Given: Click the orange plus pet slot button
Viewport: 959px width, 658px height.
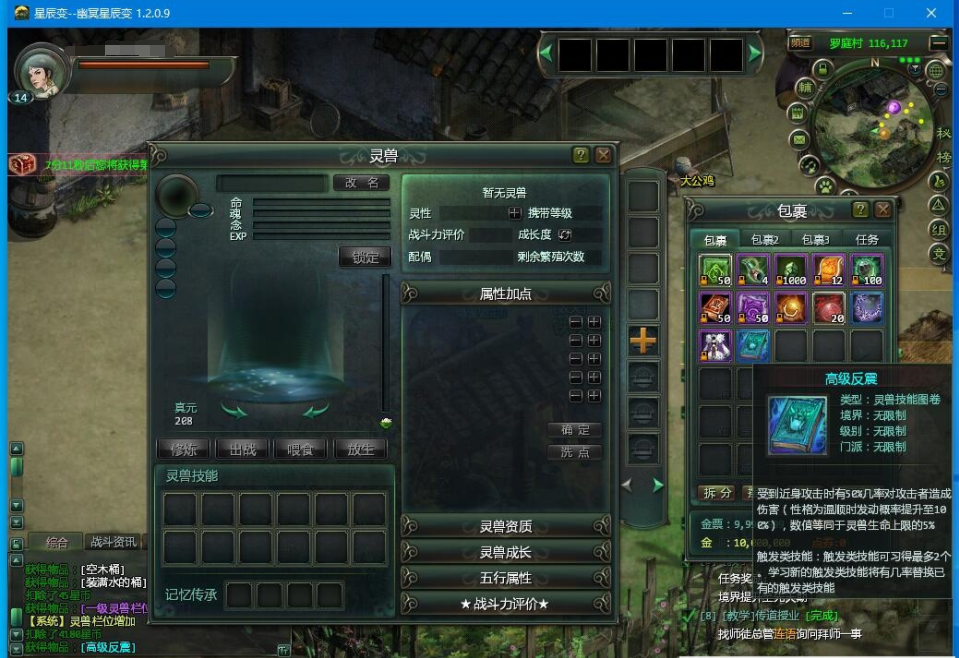Looking at the screenshot, I should tap(643, 340).
